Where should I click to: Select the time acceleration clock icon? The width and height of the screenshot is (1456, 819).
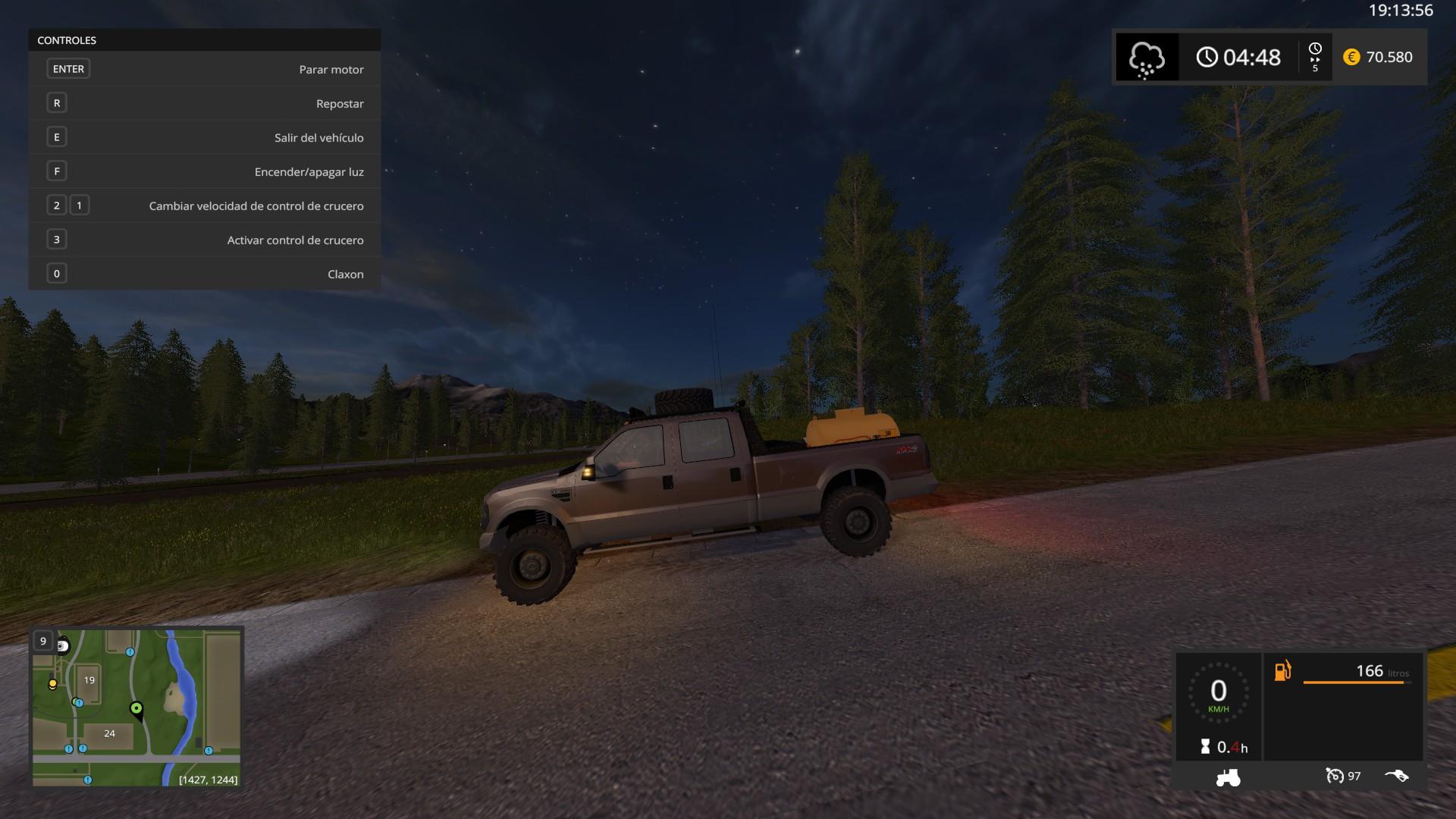click(x=1314, y=50)
